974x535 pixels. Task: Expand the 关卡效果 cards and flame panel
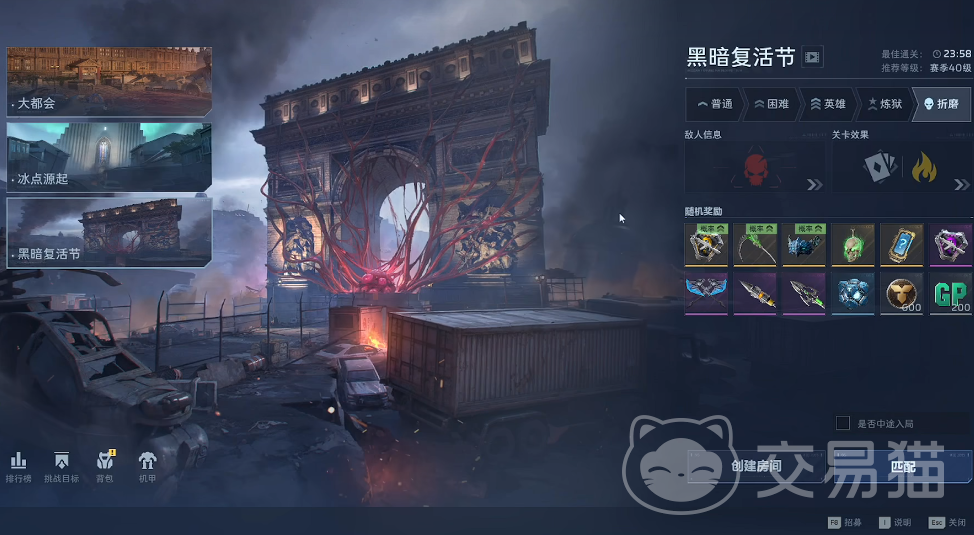coord(901,168)
